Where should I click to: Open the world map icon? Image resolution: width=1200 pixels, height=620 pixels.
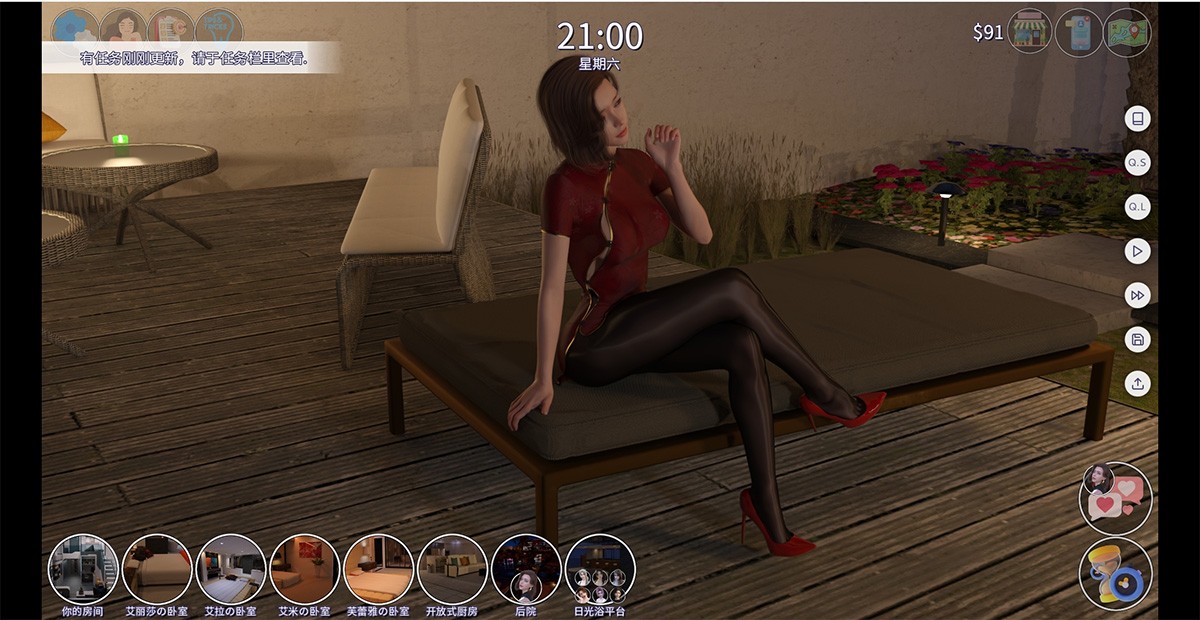point(1127,32)
